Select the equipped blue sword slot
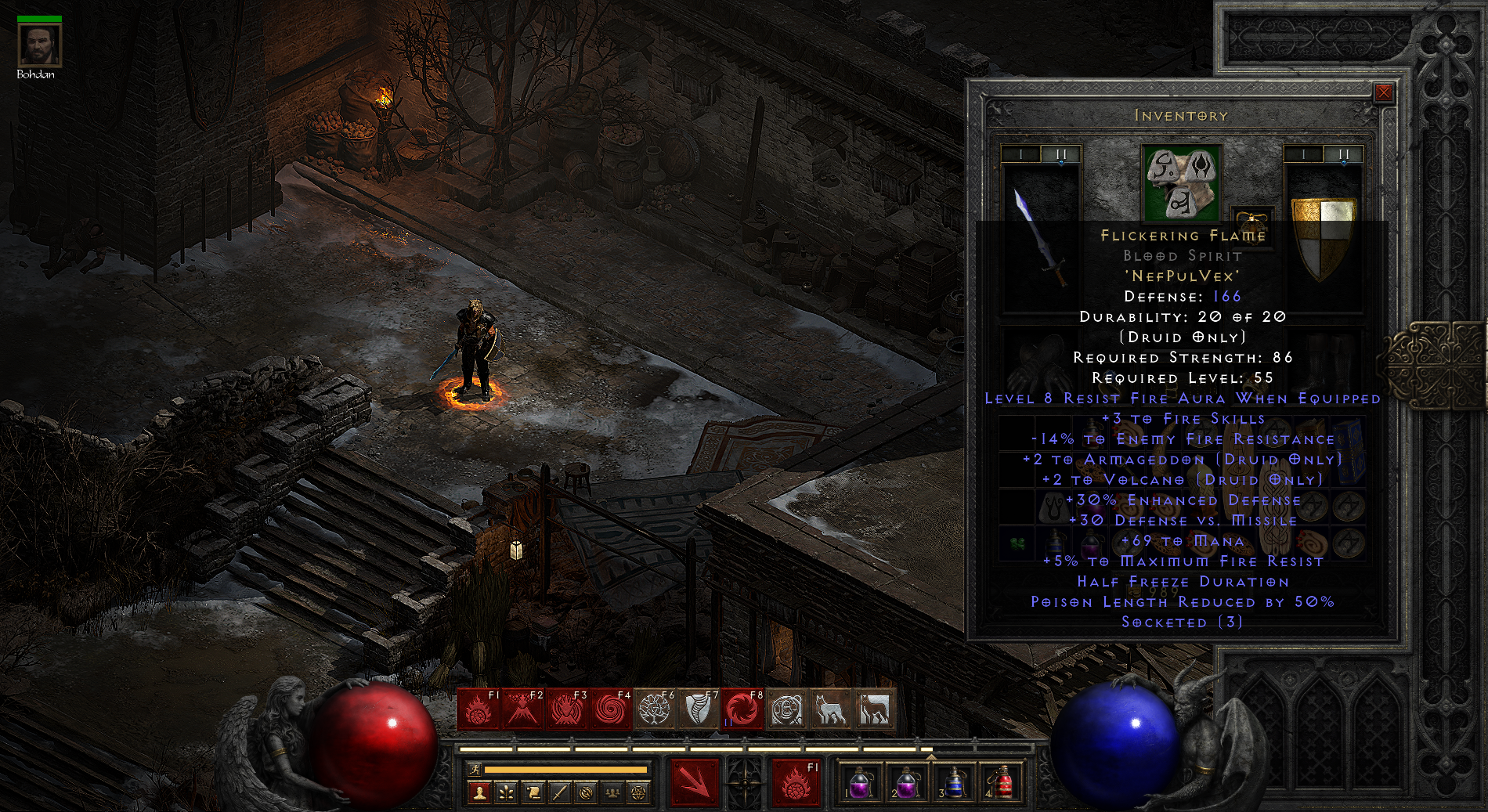 pyautogui.click(x=1042, y=235)
